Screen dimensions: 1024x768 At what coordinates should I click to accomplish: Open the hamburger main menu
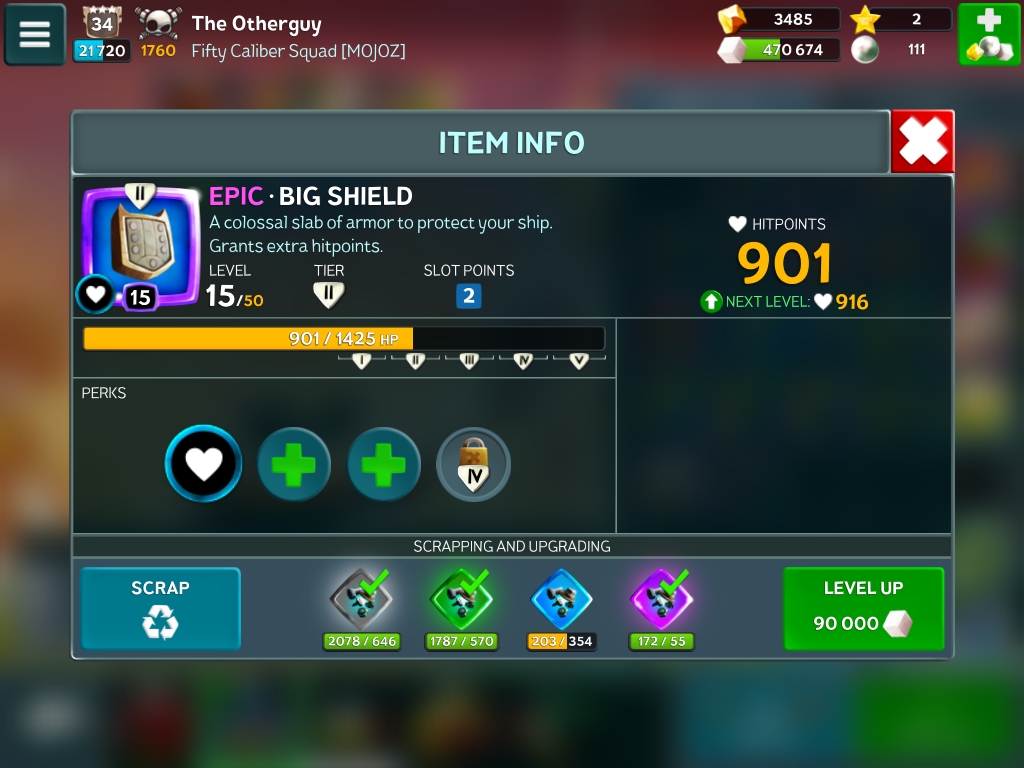coord(35,35)
